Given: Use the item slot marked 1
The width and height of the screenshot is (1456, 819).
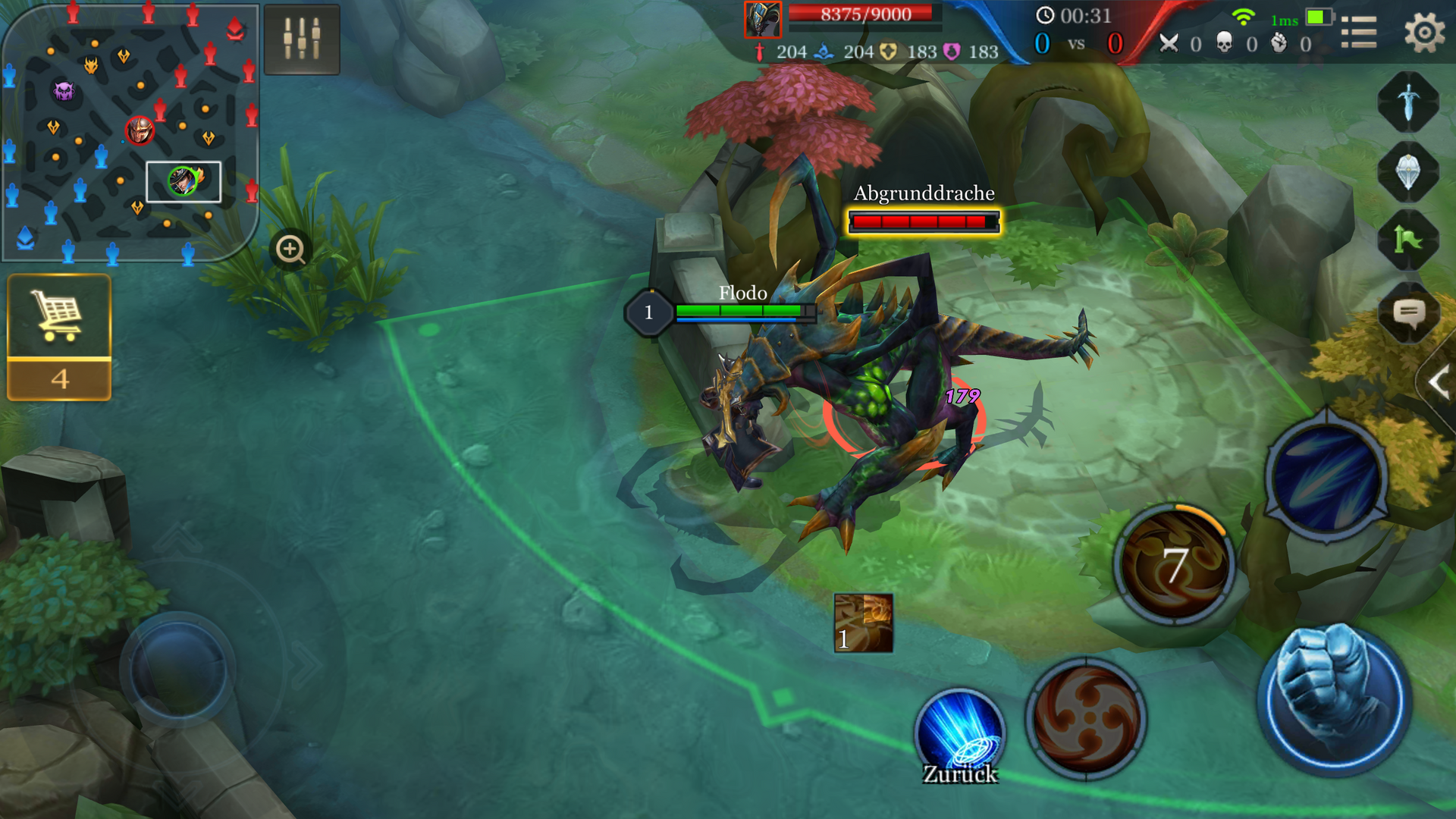Looking at the screenshot, I should 863,623.
